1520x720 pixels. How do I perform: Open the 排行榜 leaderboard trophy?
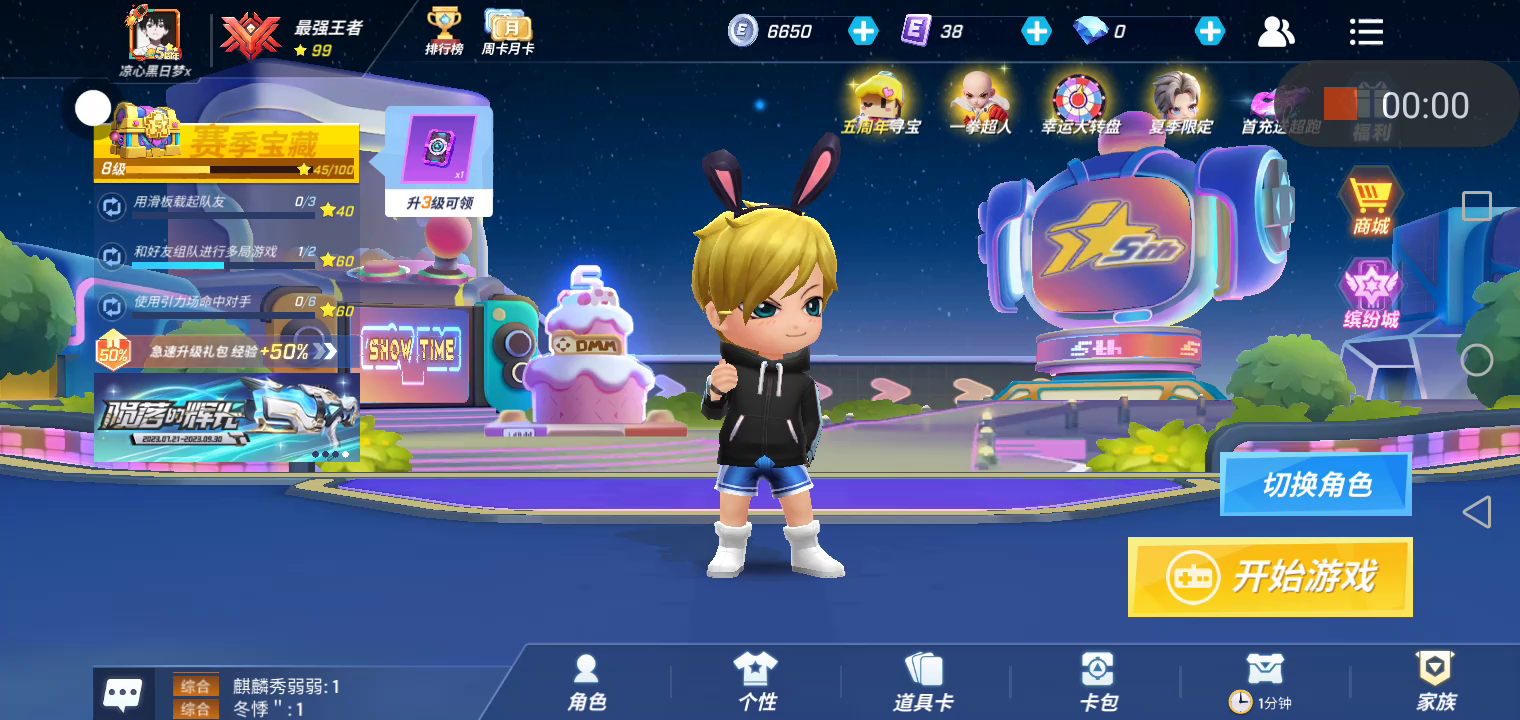coord(444,31)
